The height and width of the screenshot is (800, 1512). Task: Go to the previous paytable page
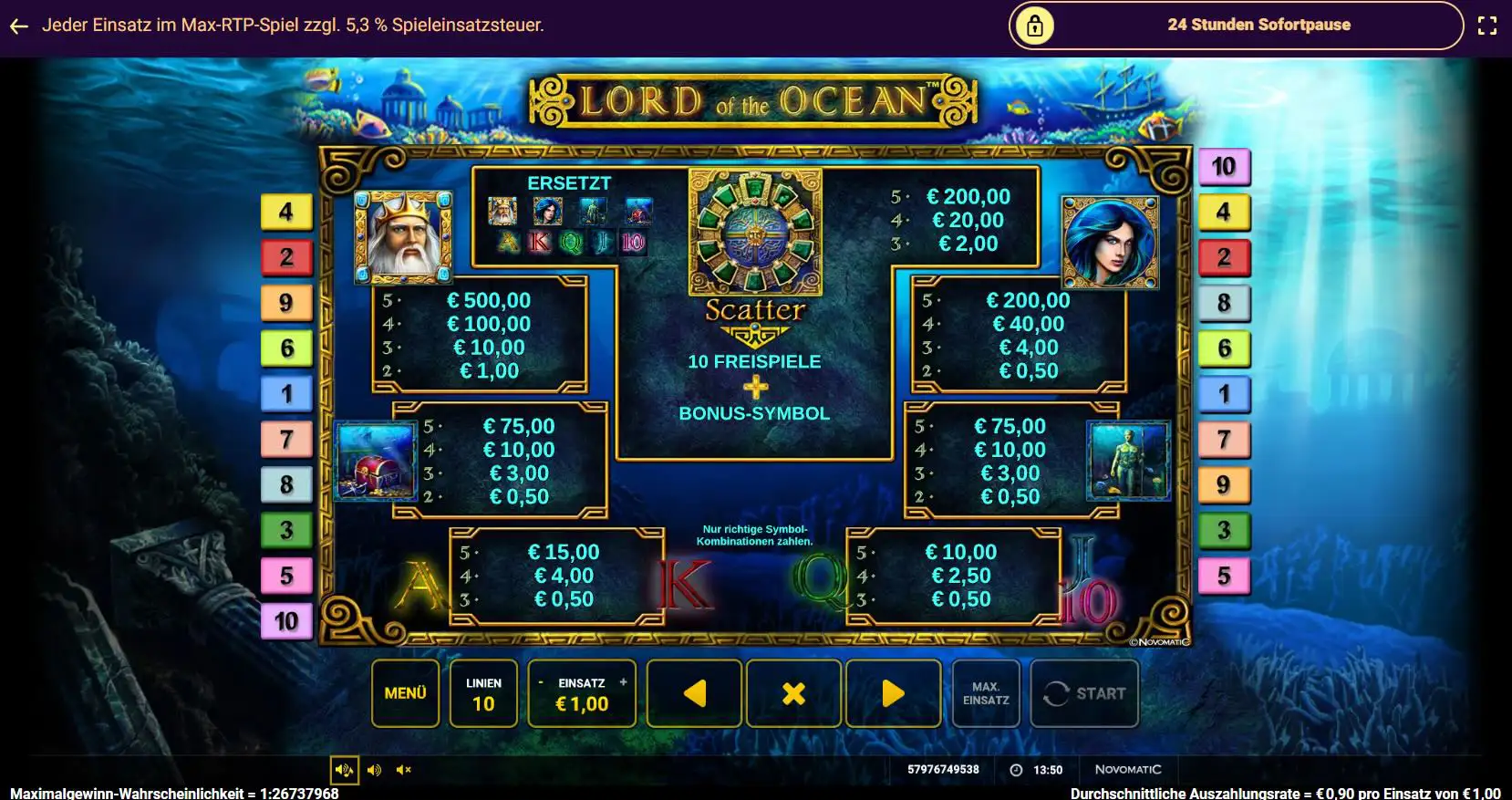694,693
